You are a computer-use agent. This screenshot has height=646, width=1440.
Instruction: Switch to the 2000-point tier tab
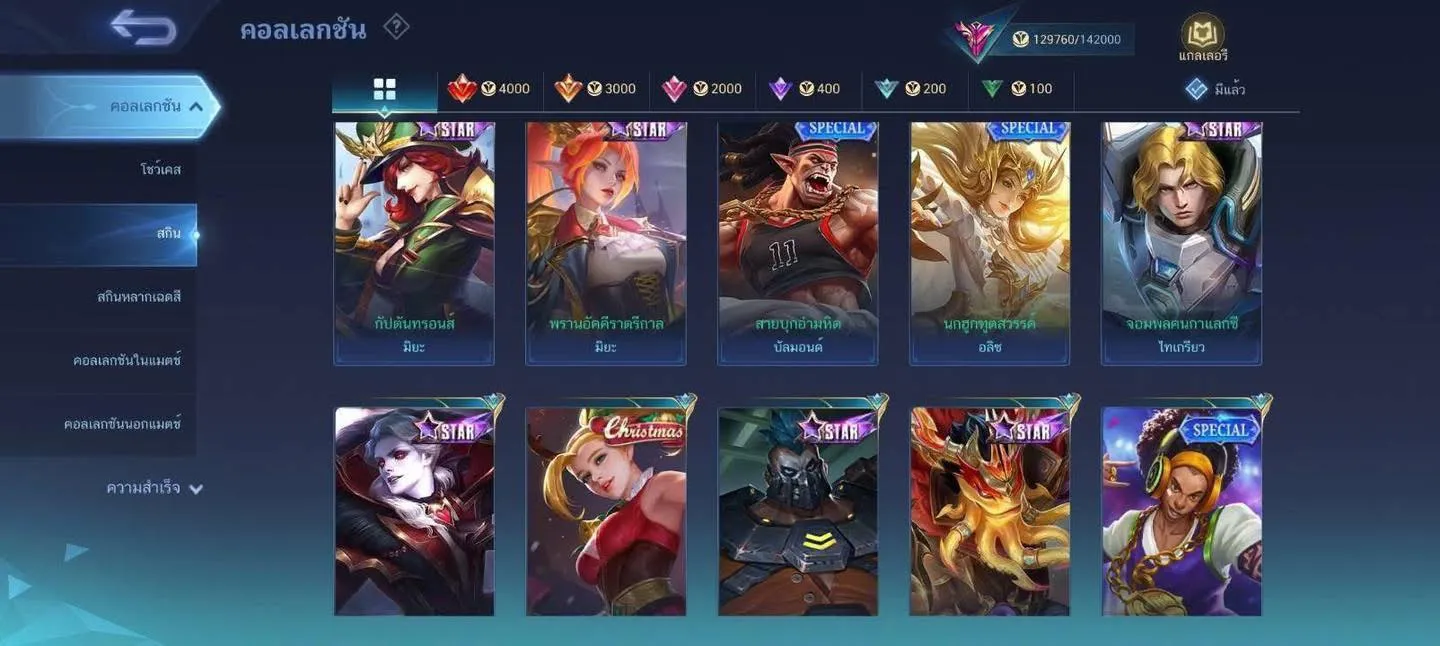click(x=702, y=89)
